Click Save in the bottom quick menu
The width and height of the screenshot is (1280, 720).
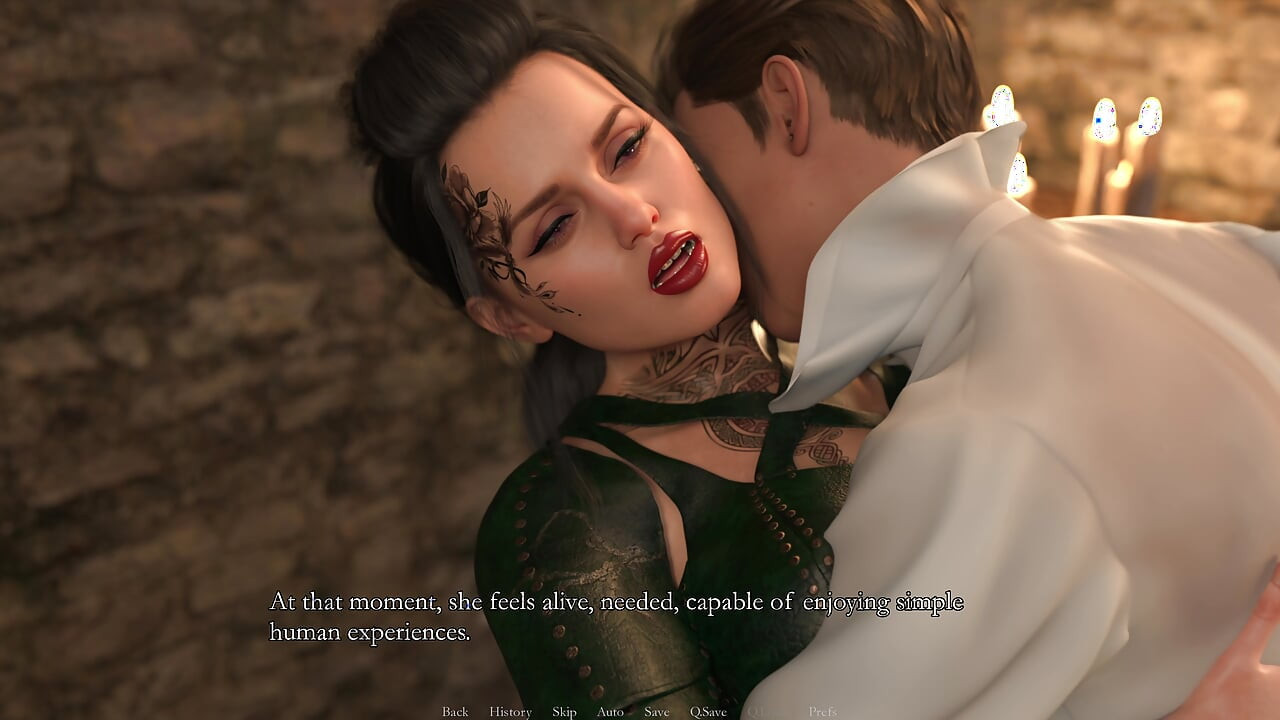click(657, 711)
